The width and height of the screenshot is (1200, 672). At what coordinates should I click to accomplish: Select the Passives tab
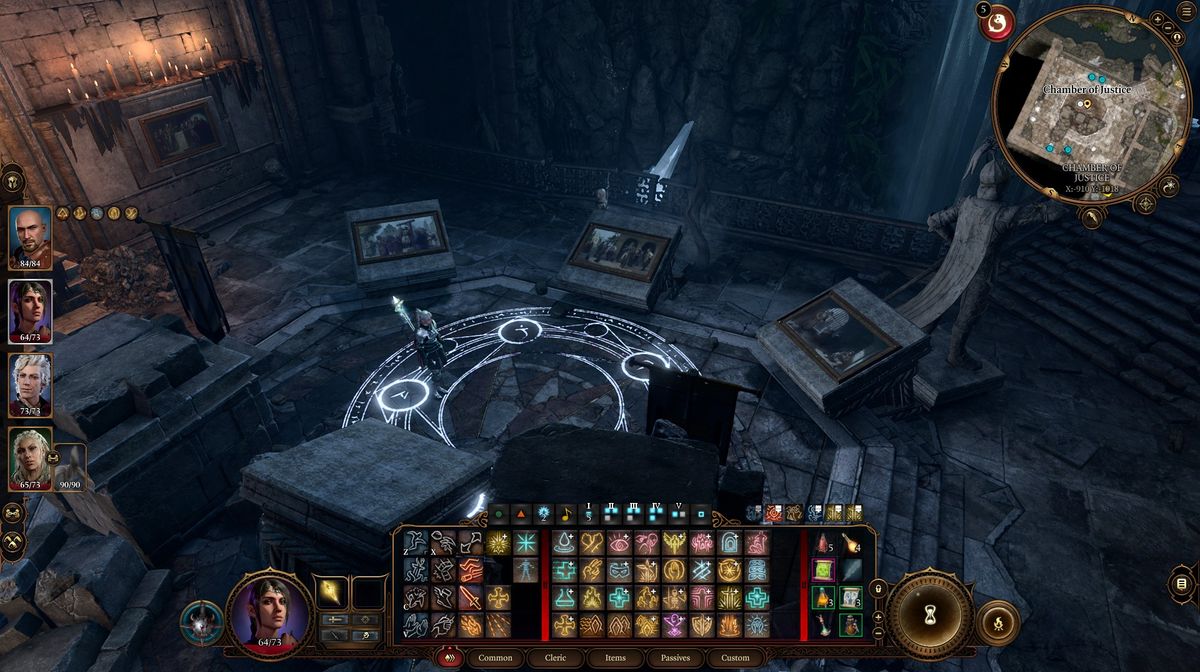coord(674,658)
